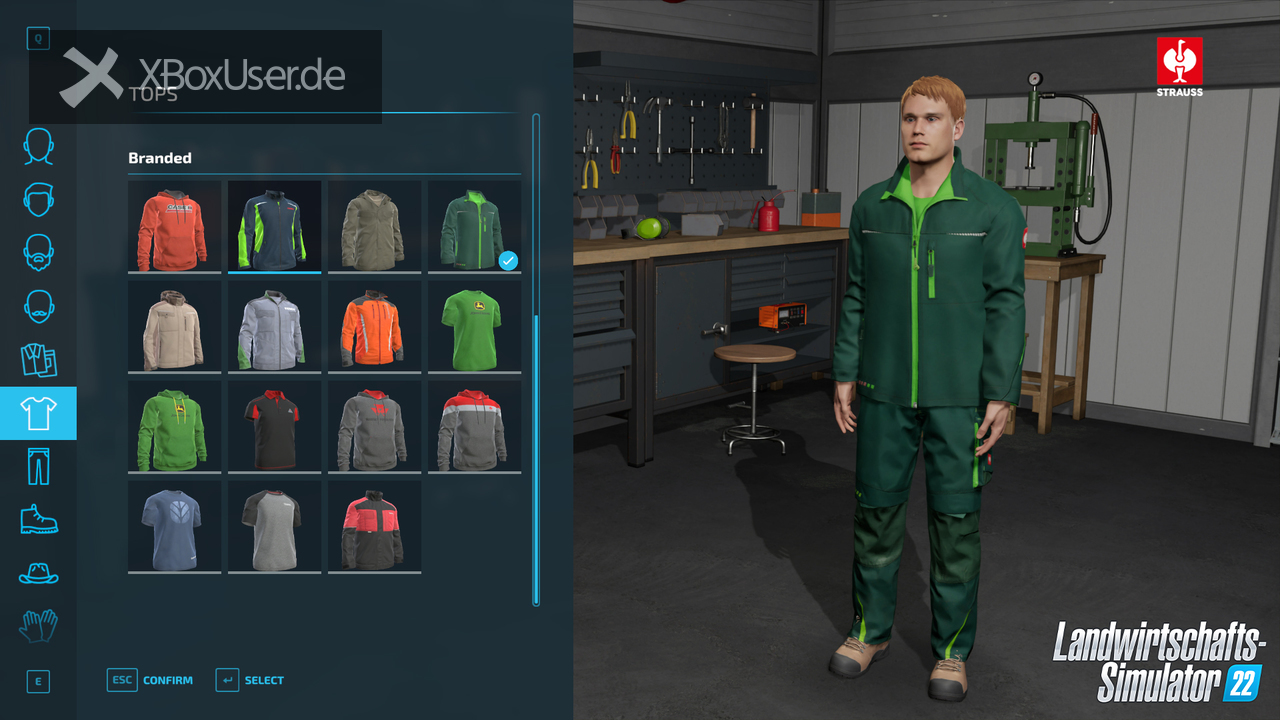1280x720 pixels.
Task: Switch to the boots category
Action: point(38,519)
